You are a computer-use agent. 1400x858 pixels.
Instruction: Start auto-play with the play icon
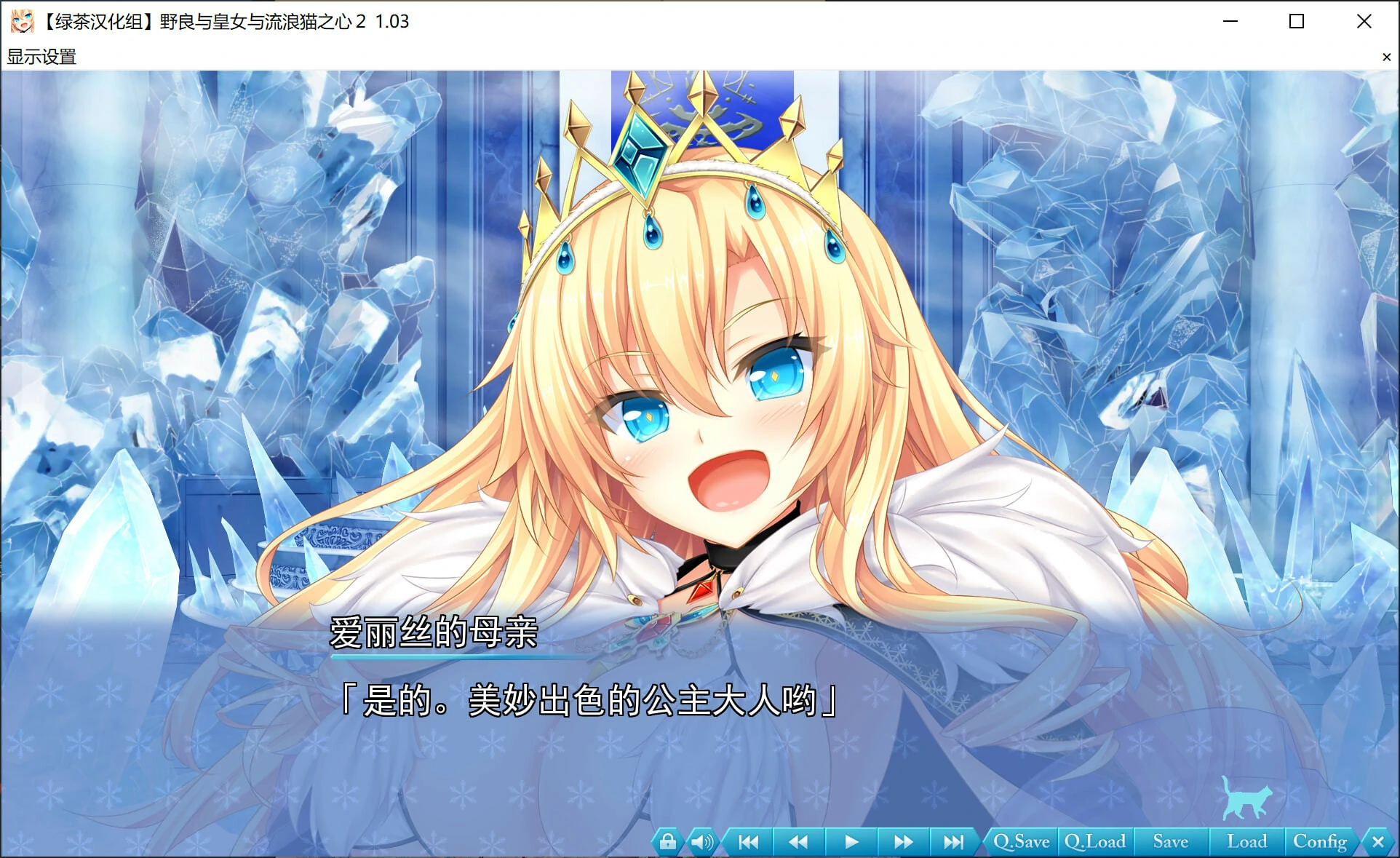(851, 841)
